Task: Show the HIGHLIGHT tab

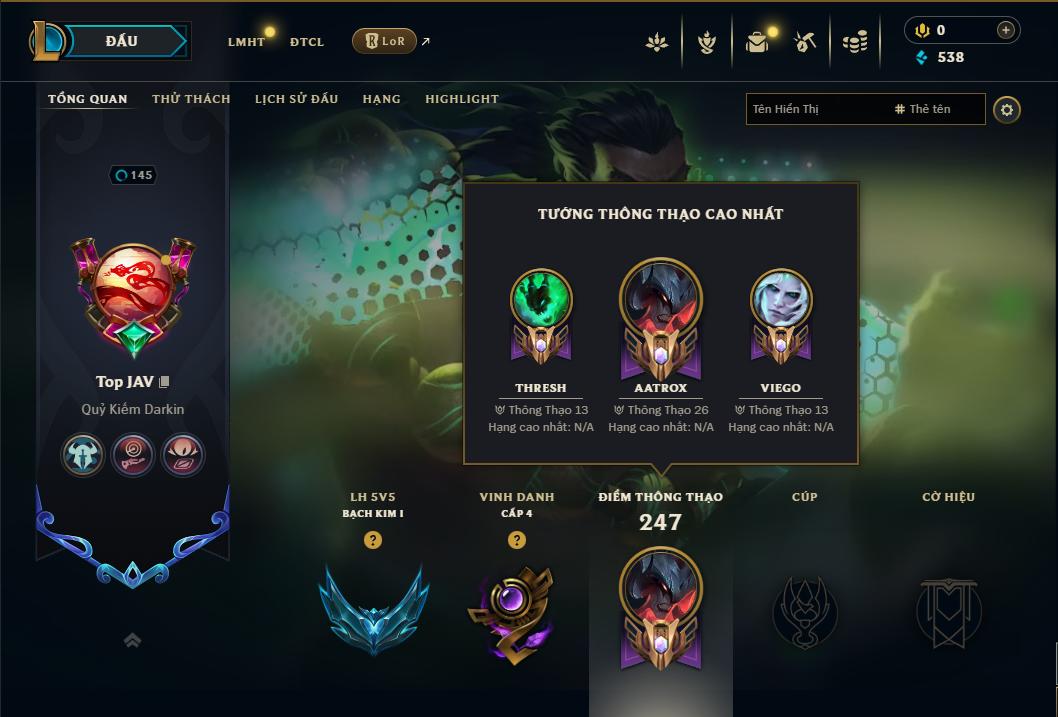Action: pyautogui.click(x=462, y=99)
